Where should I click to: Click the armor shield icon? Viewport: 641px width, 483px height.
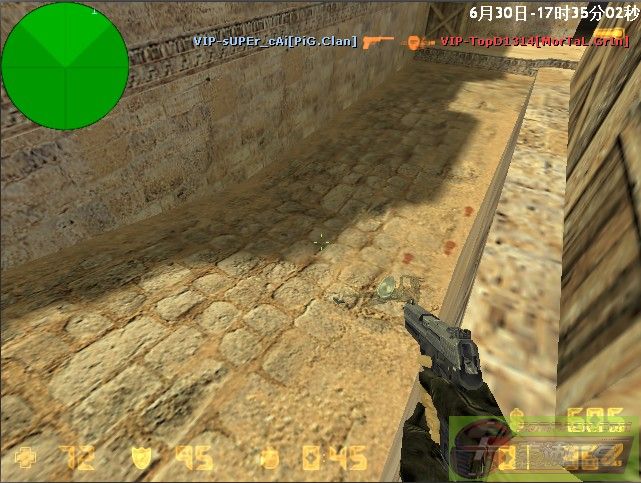click(x=145, y=459)
